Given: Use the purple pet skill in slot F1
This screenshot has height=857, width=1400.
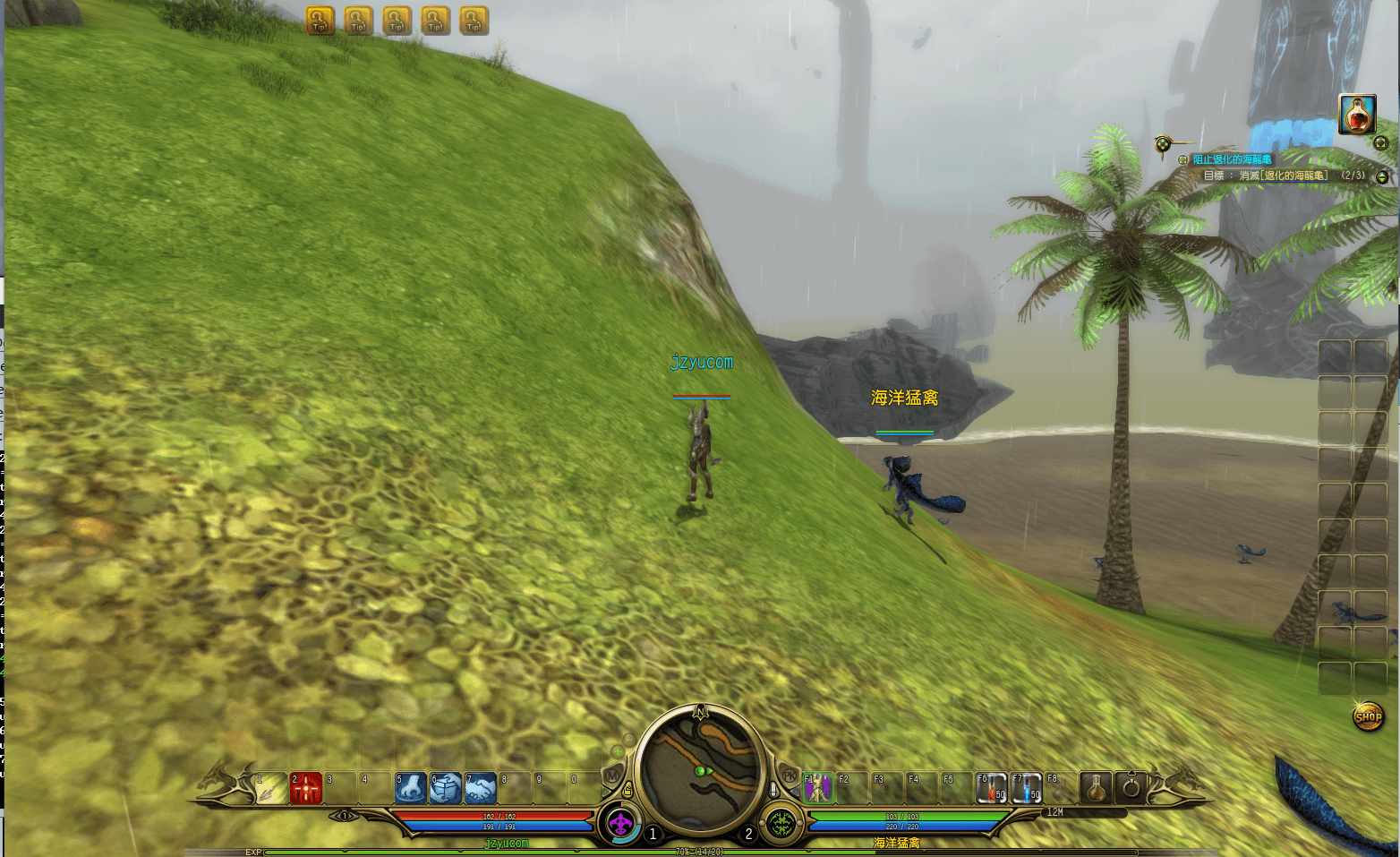Looking at the screenshot, I should pyautogui.click(x=817, y=788).
